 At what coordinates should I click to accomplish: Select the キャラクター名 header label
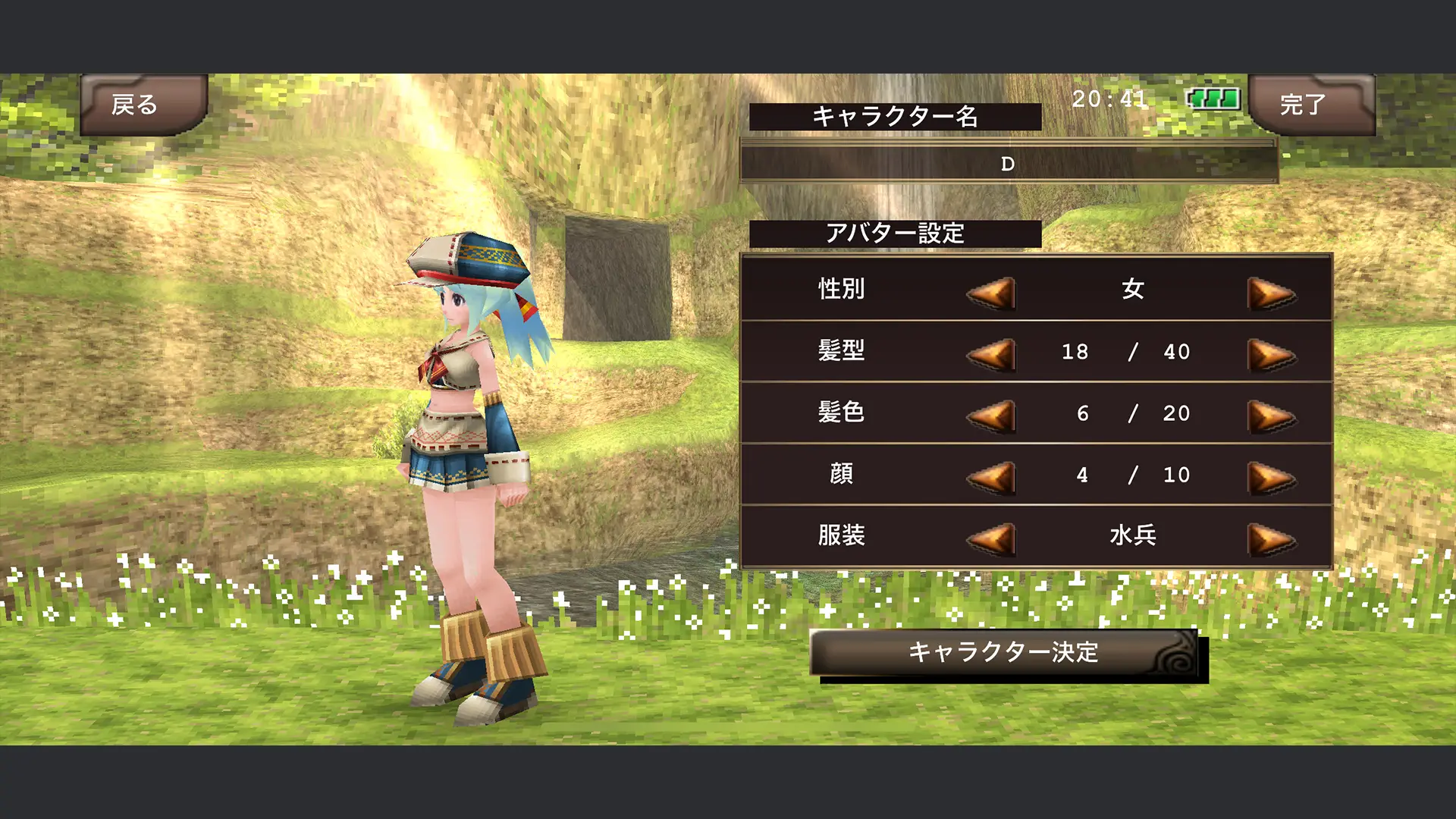[895, 115]
